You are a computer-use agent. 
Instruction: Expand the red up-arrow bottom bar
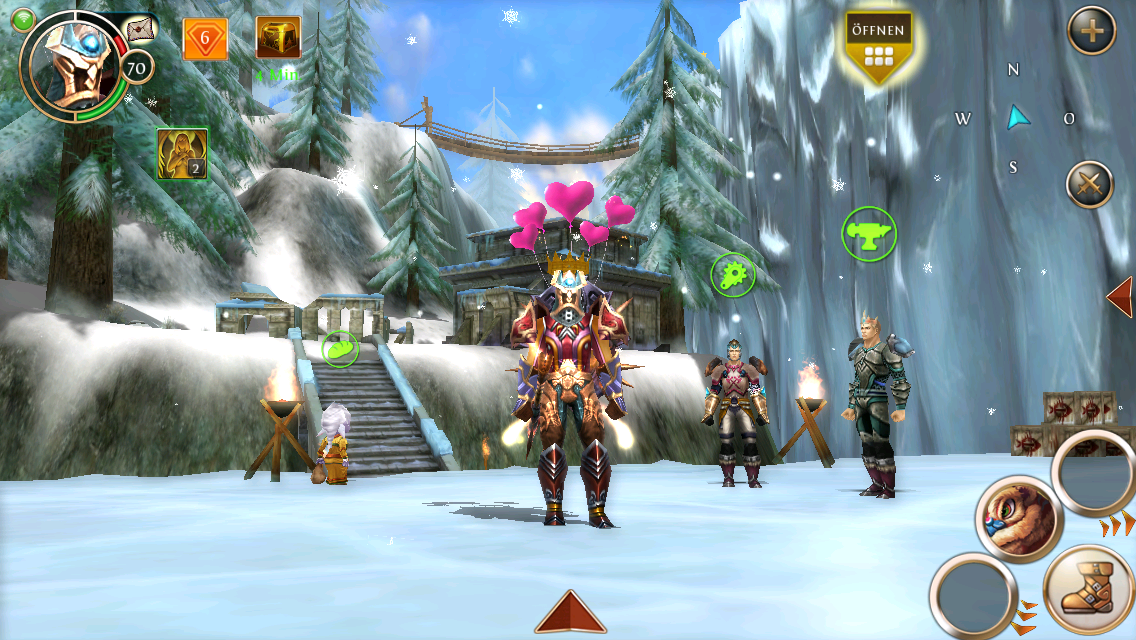click(570, 612)
